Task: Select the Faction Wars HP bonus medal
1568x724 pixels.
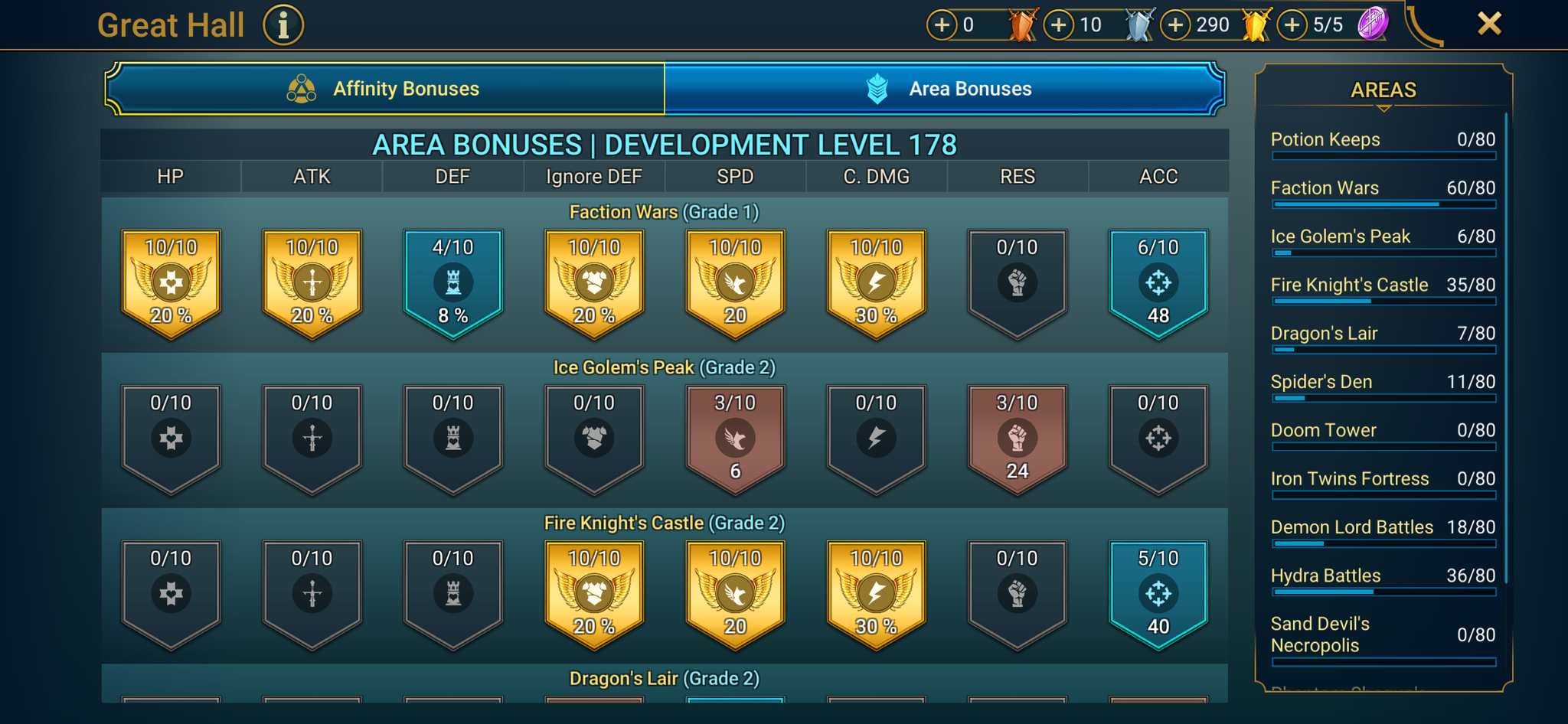Action: coord(171,282)
